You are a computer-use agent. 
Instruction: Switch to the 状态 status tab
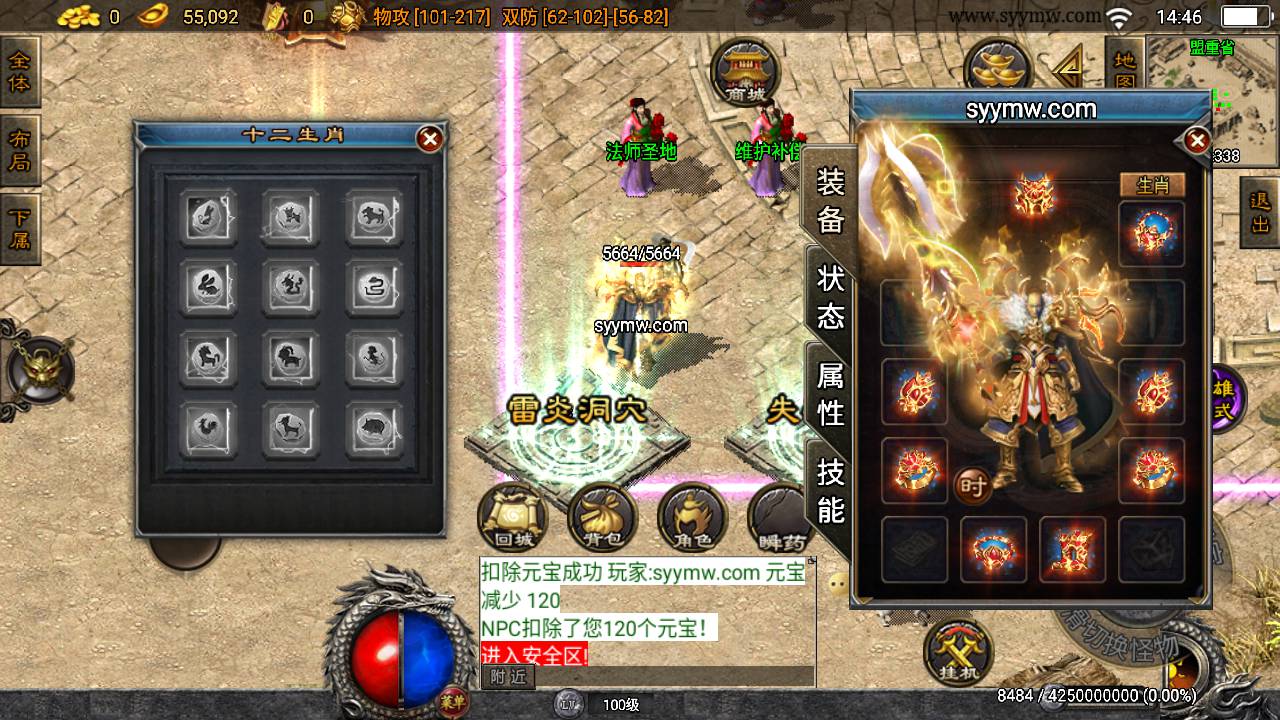coord(831,298)
